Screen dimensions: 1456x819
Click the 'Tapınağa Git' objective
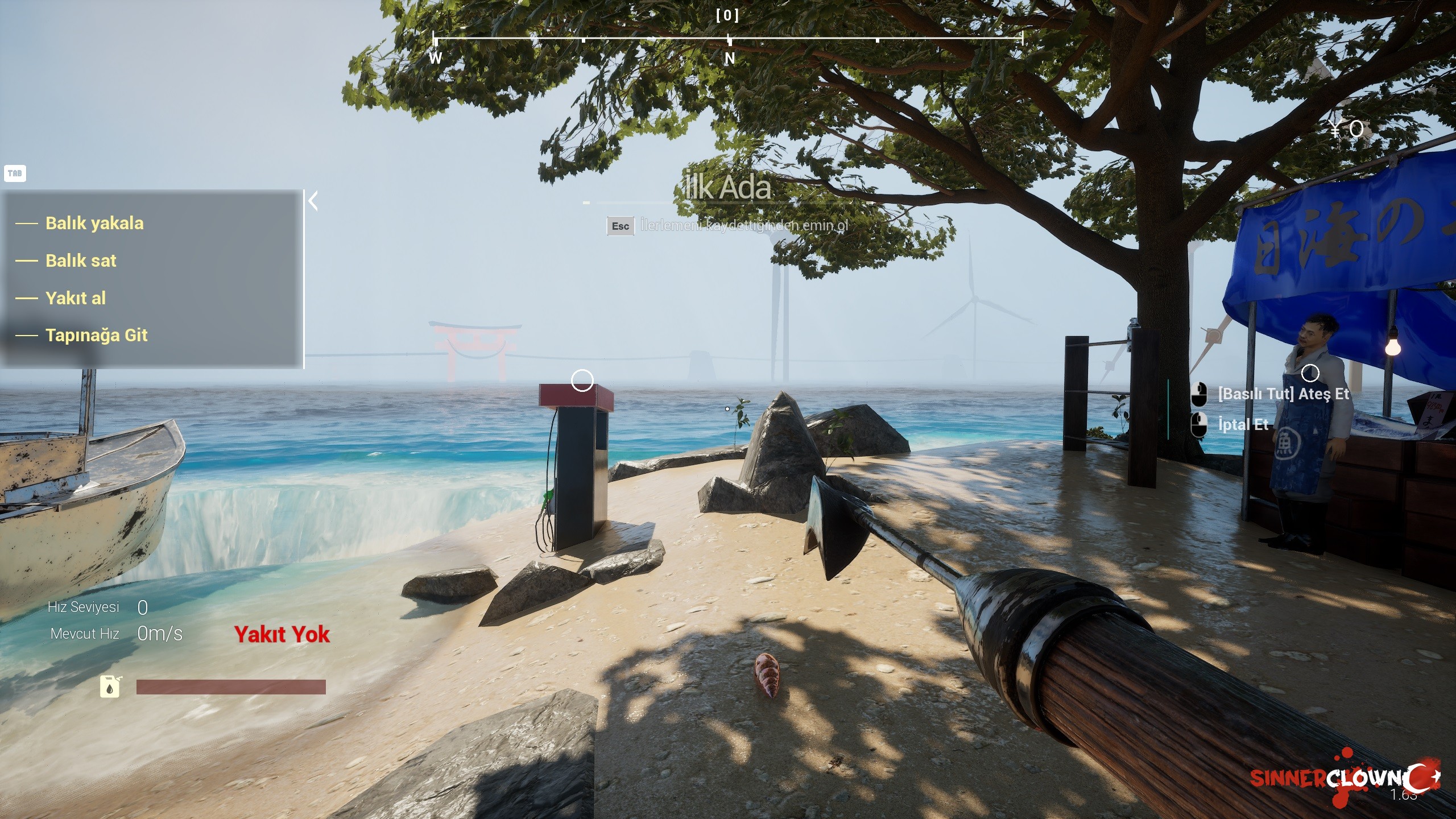pos(96,335)
